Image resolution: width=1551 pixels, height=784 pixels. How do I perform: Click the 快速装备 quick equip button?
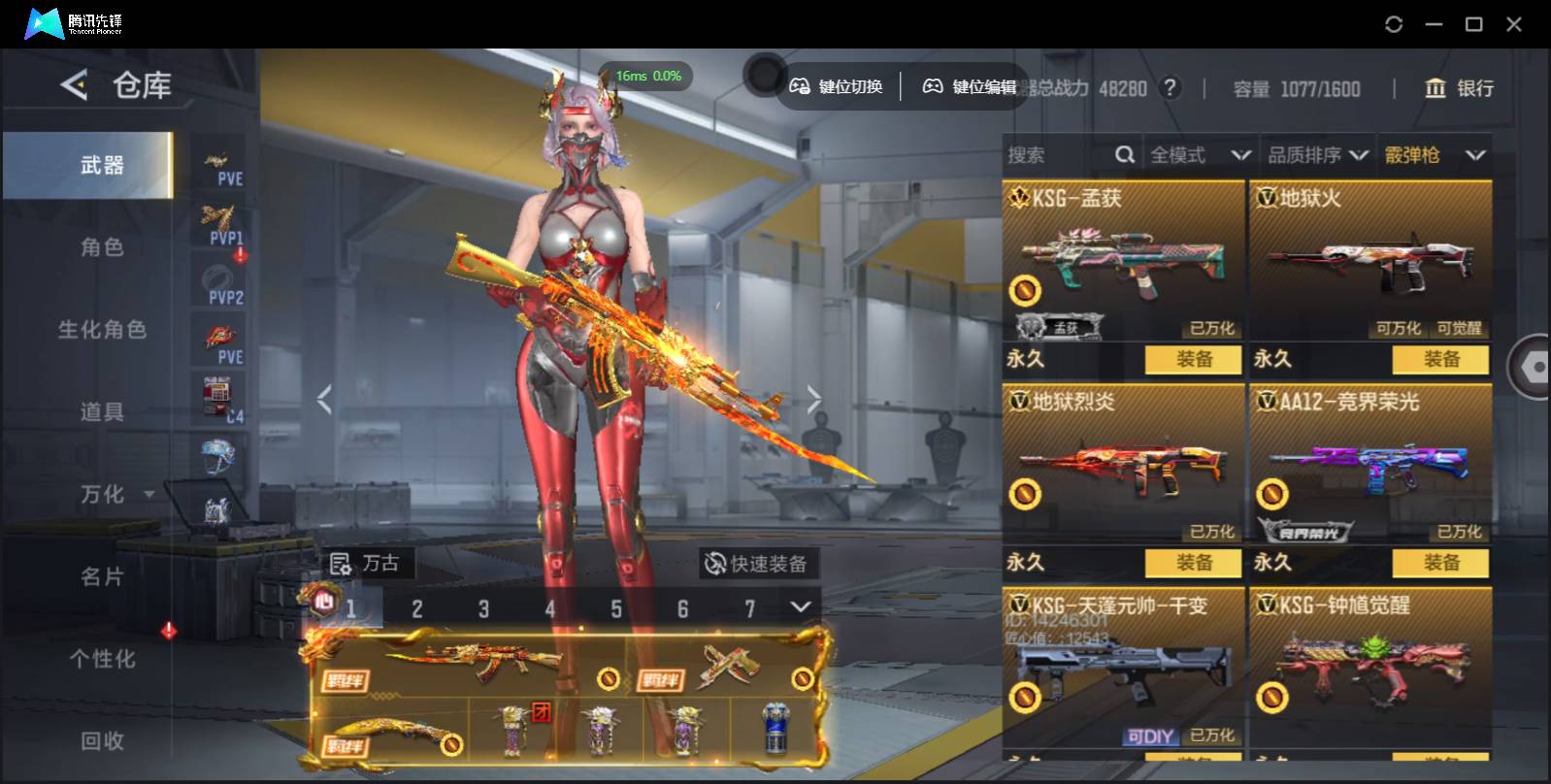pyautogui.click(x=756, y=564)
